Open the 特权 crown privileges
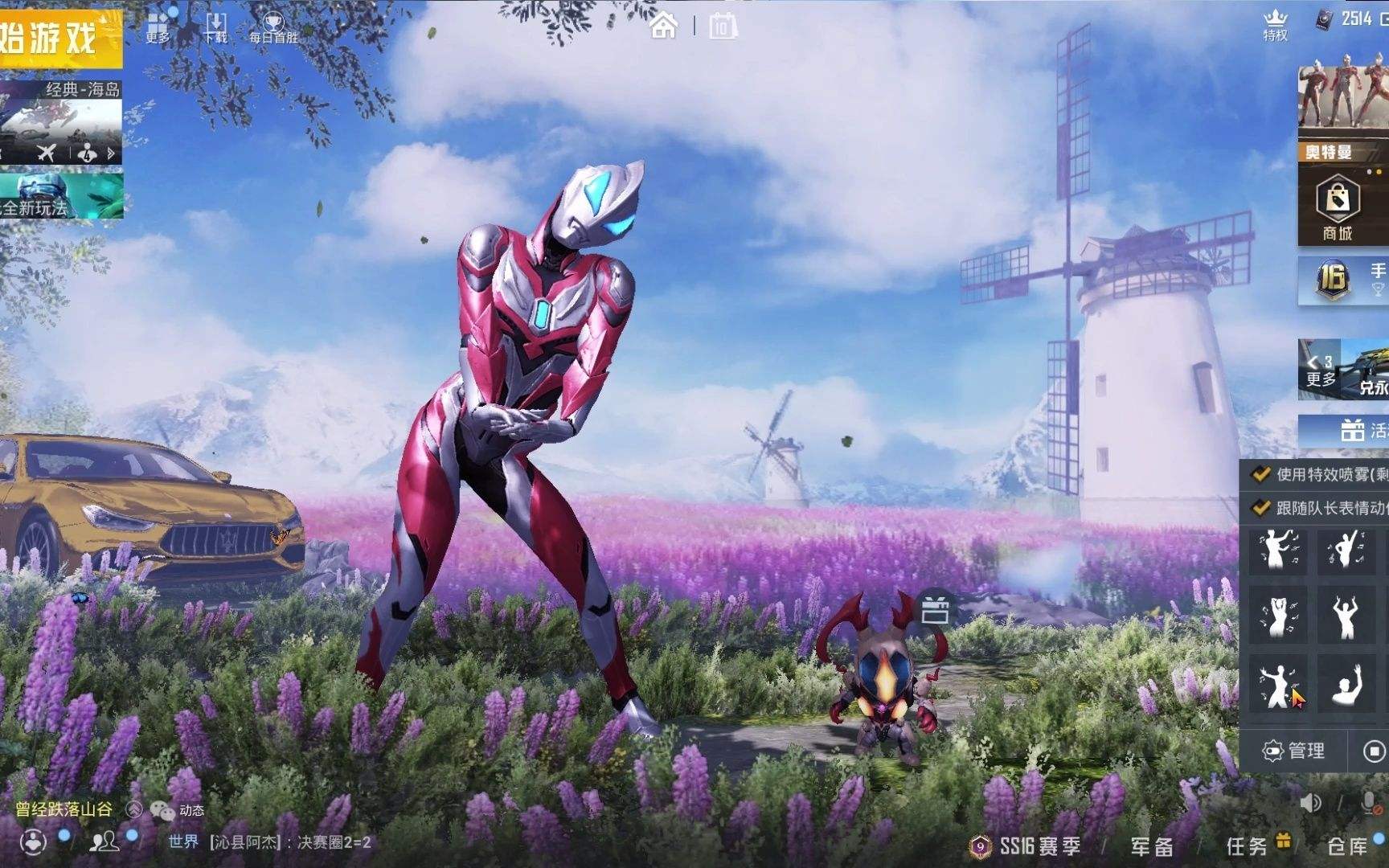This screenshot has height=868, width=1389. tap(1276, 25)
